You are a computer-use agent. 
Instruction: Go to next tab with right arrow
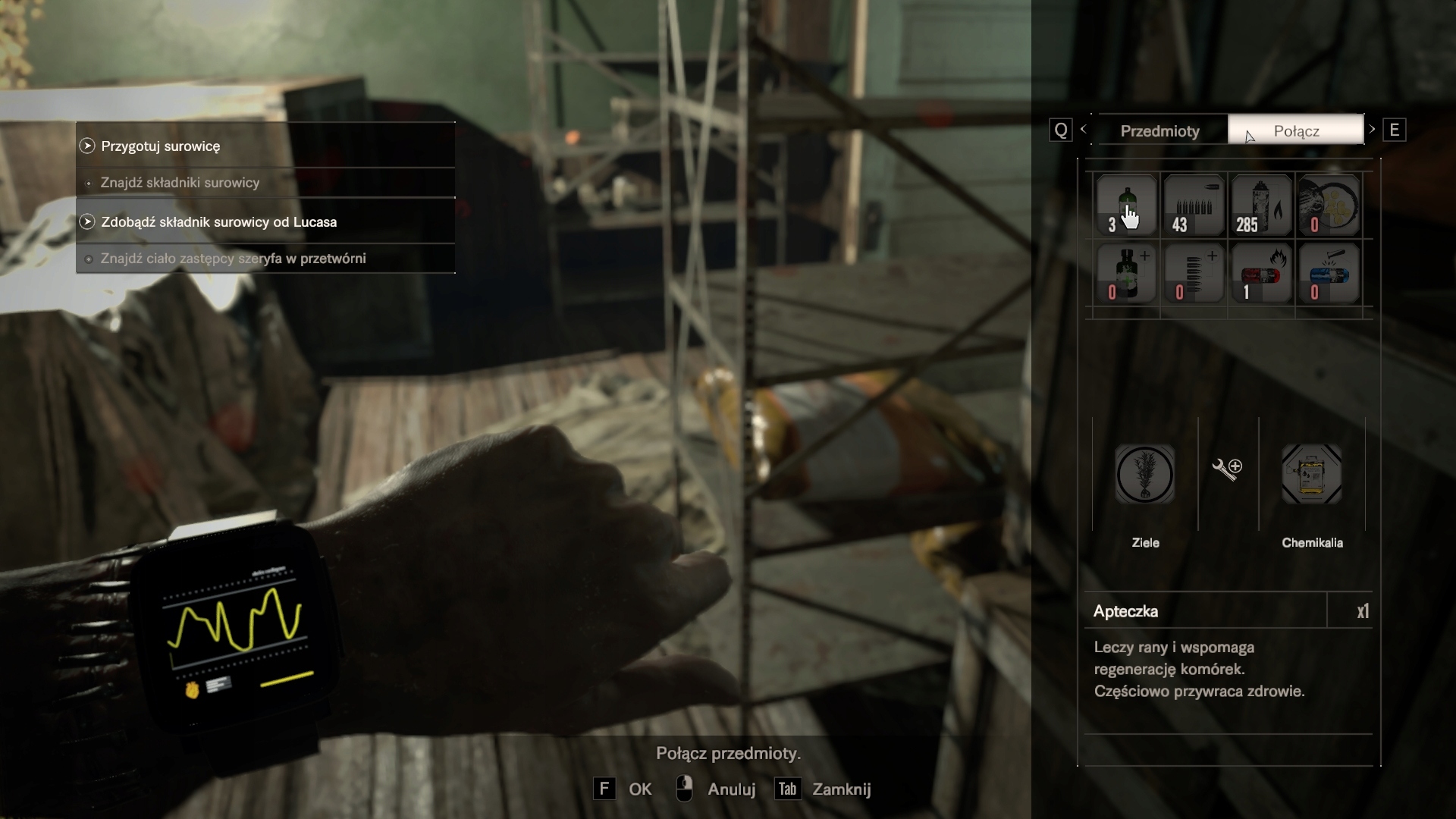click(x=1373, y=130)
